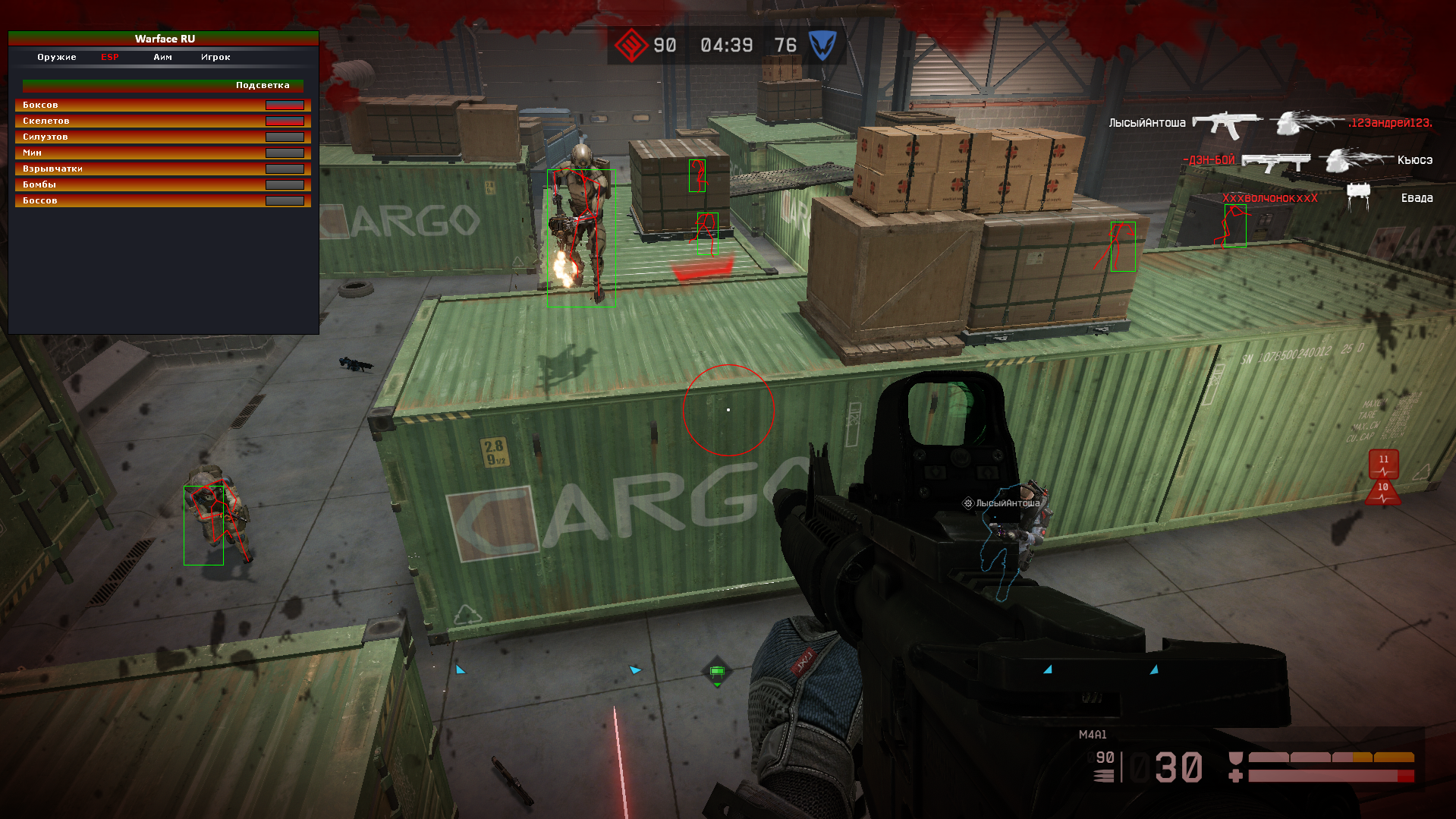Enable the Мин highlight switch
Image resolution: width=1456 pixels, height=819 pixels.
click(x=285, y=153)
